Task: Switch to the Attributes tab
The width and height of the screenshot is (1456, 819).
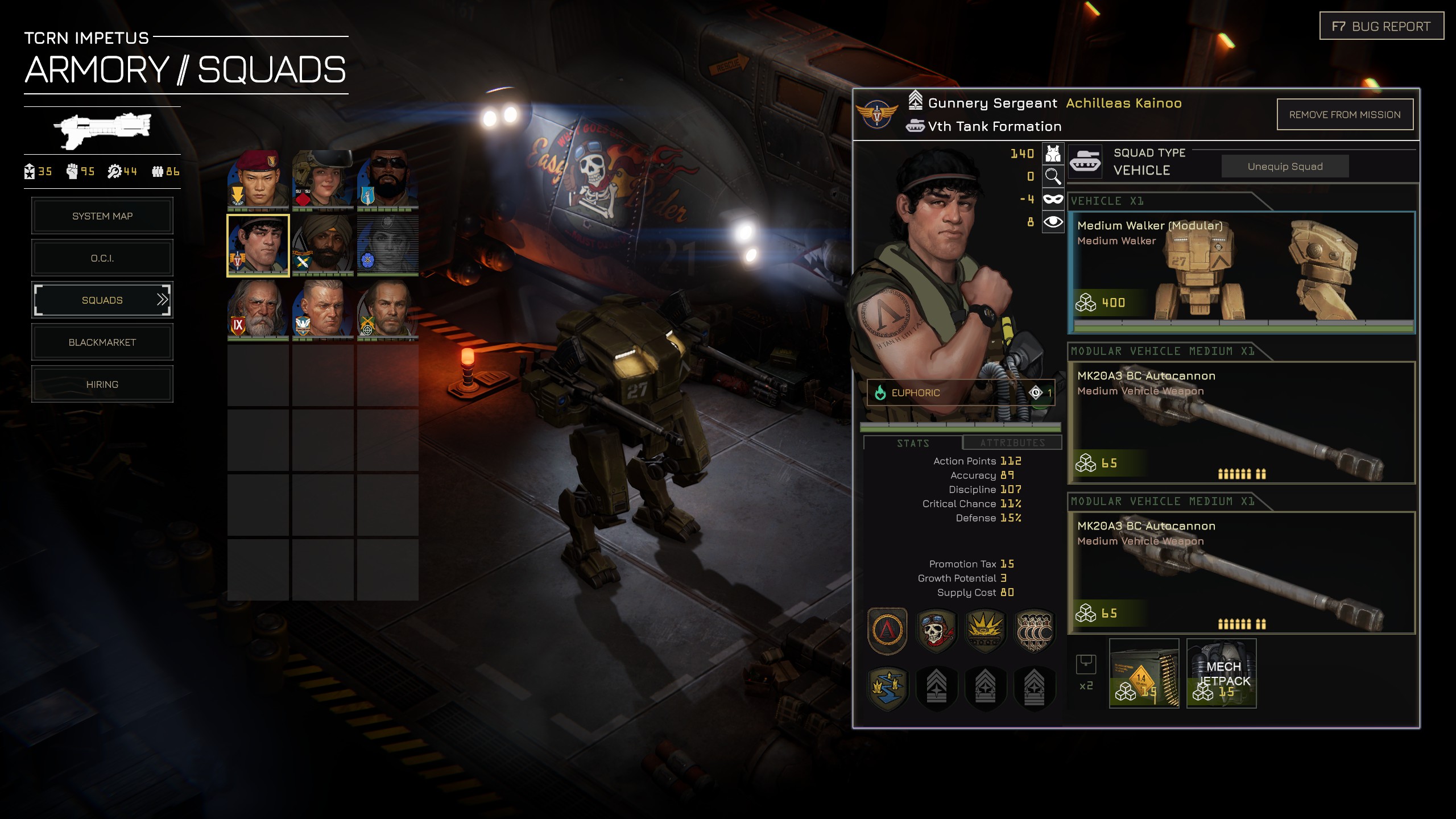Action: 1012,442
